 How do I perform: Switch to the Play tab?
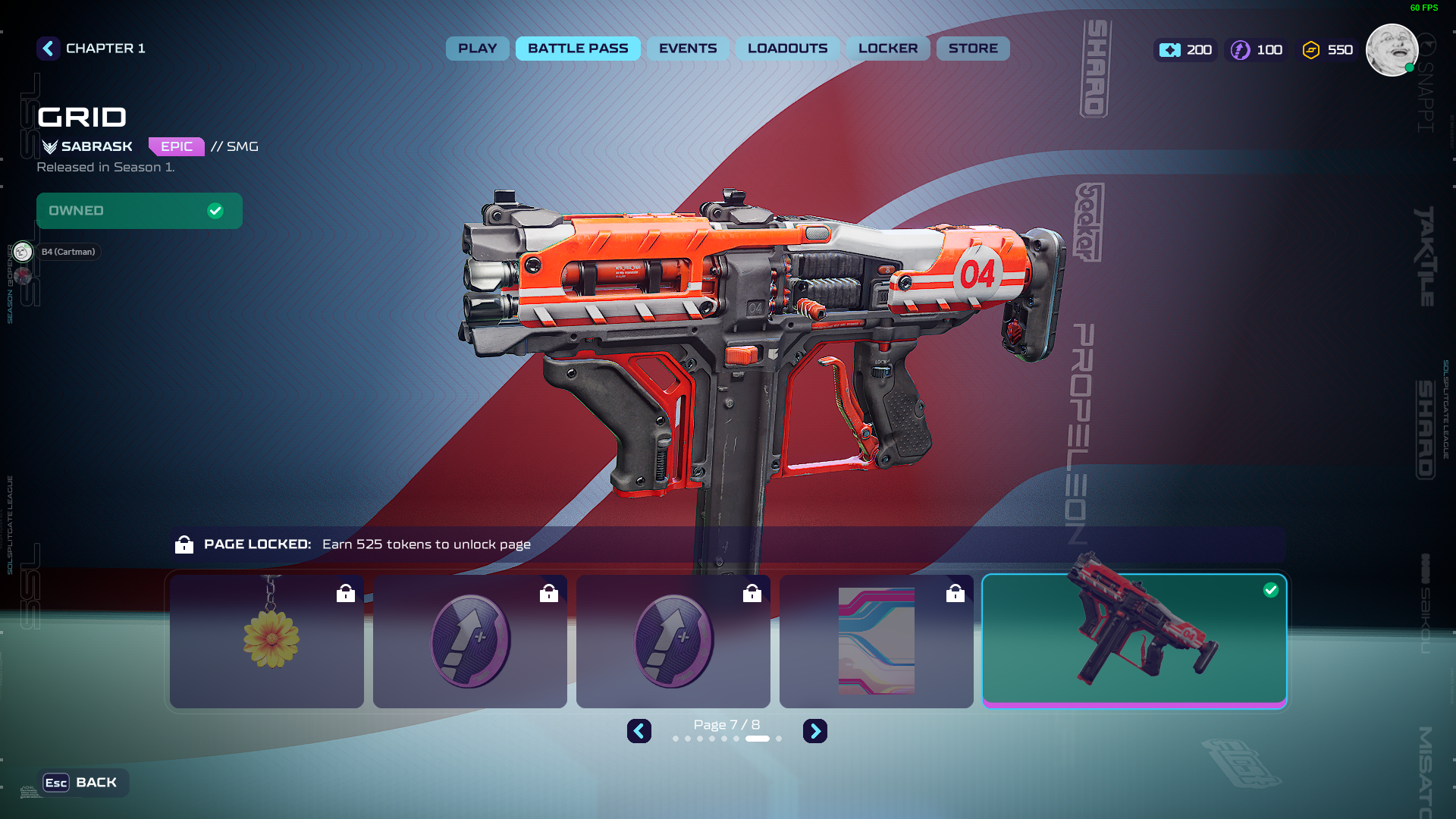point(477,49)
